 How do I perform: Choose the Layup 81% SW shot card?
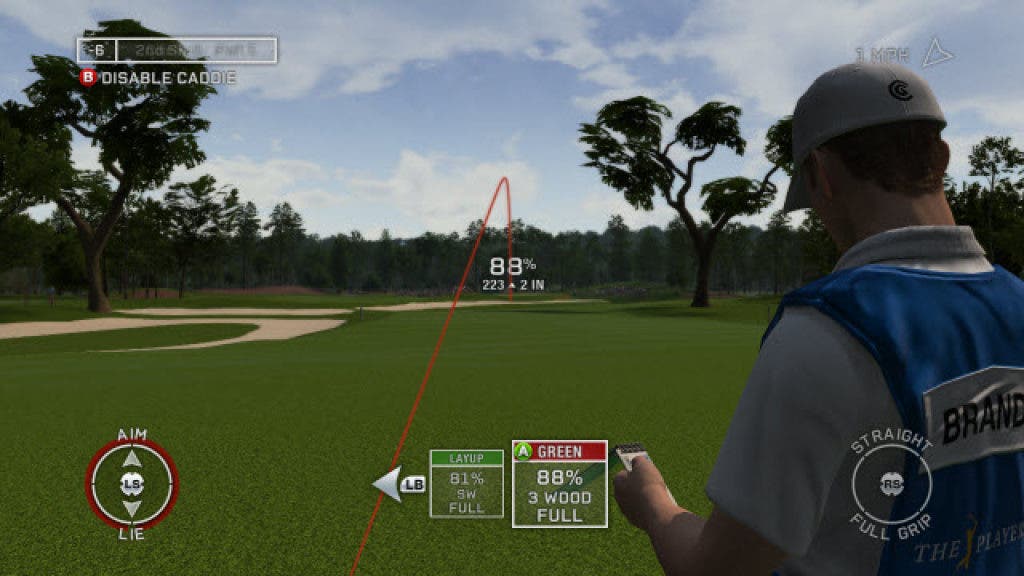pyautogui.click(x=466, y=484)
